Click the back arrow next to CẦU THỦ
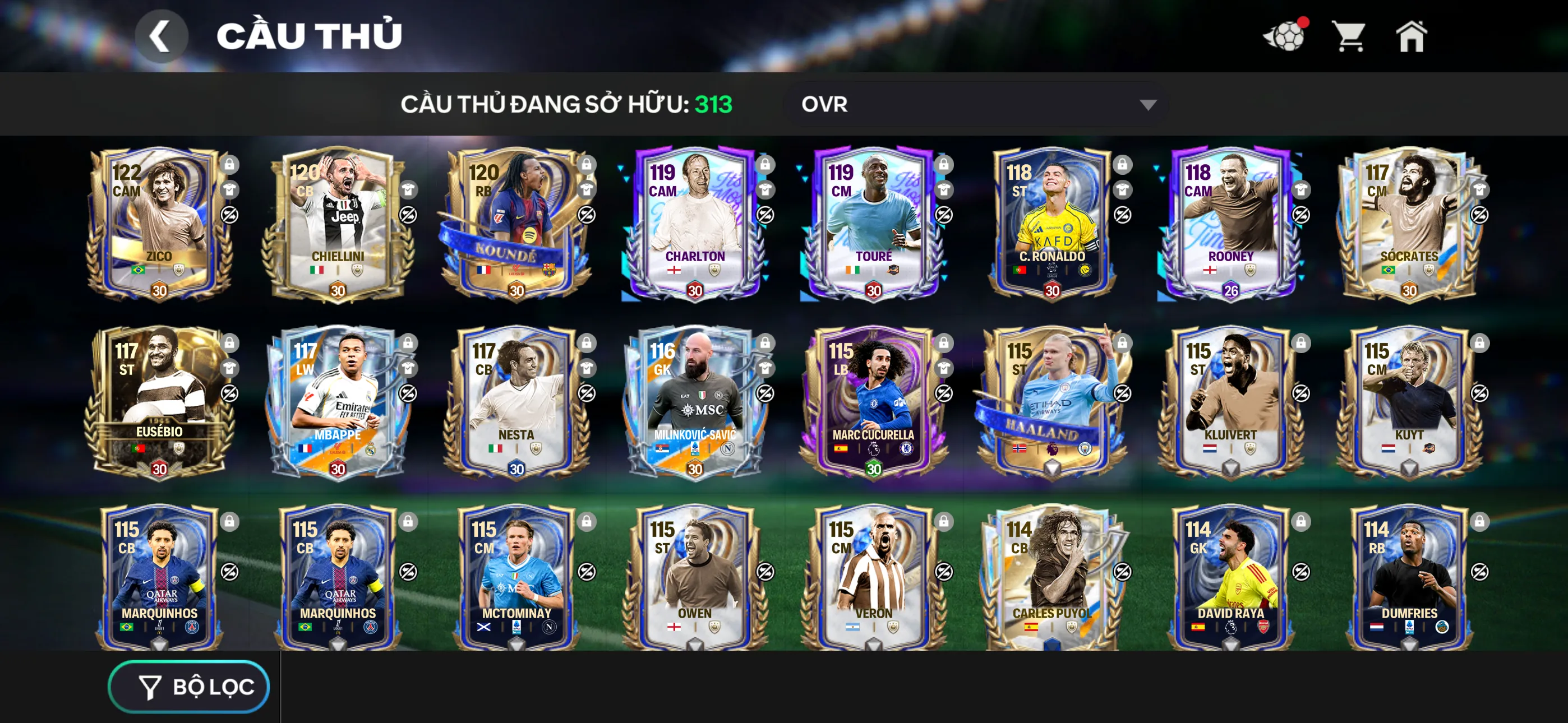 162,35
